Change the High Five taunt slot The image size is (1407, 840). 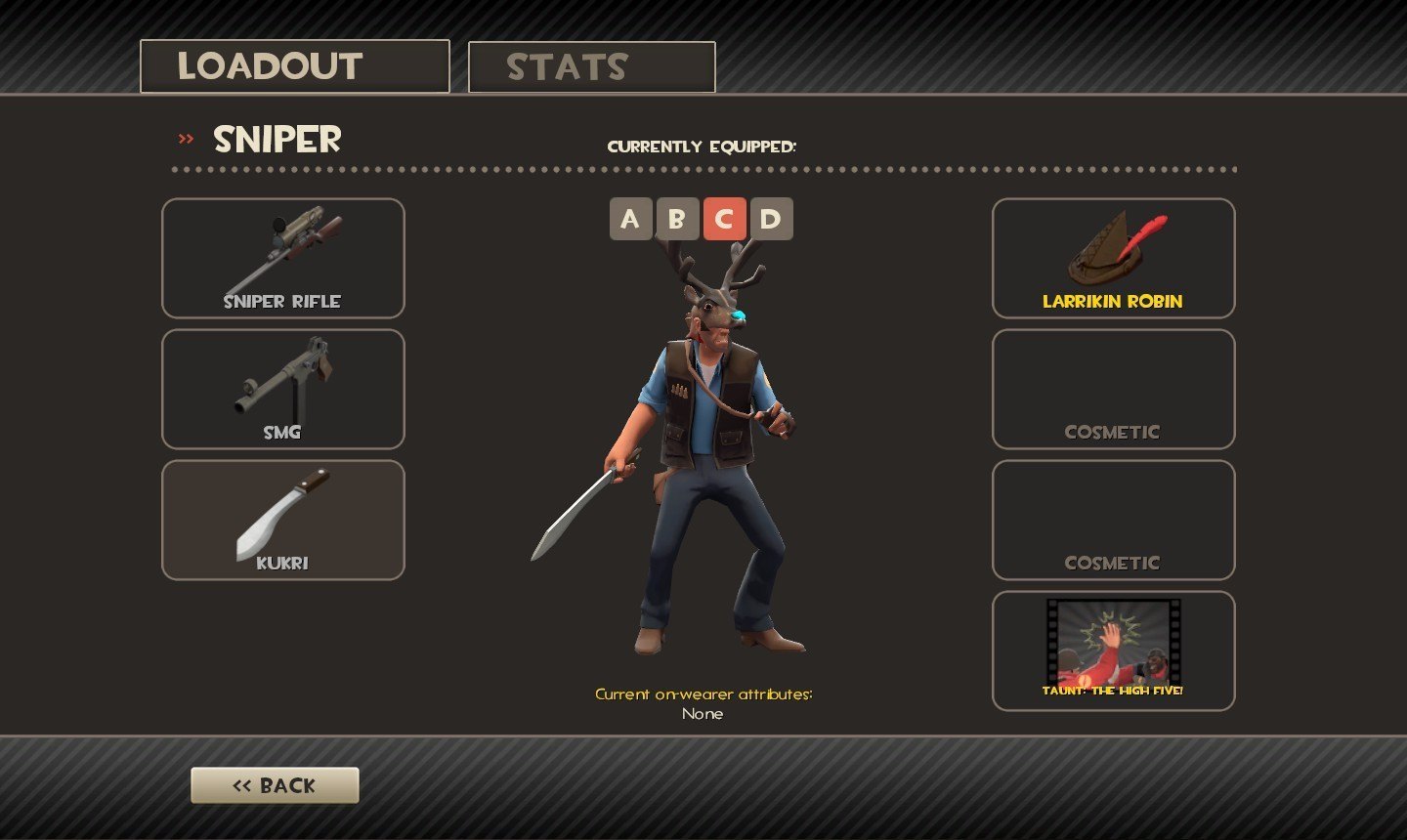tap(1113, 651)
